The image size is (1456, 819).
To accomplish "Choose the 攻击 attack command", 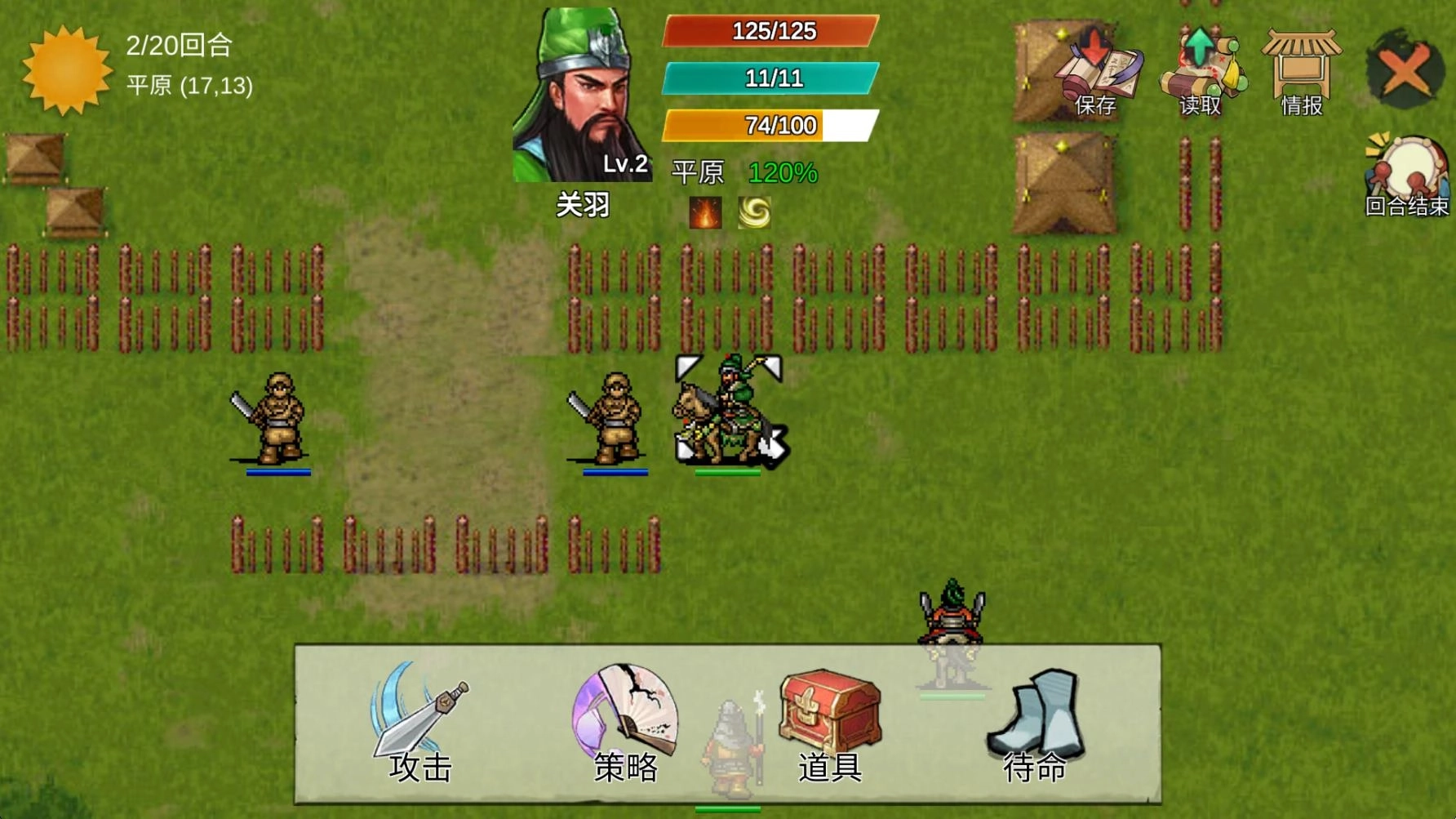I will (420, 723).
